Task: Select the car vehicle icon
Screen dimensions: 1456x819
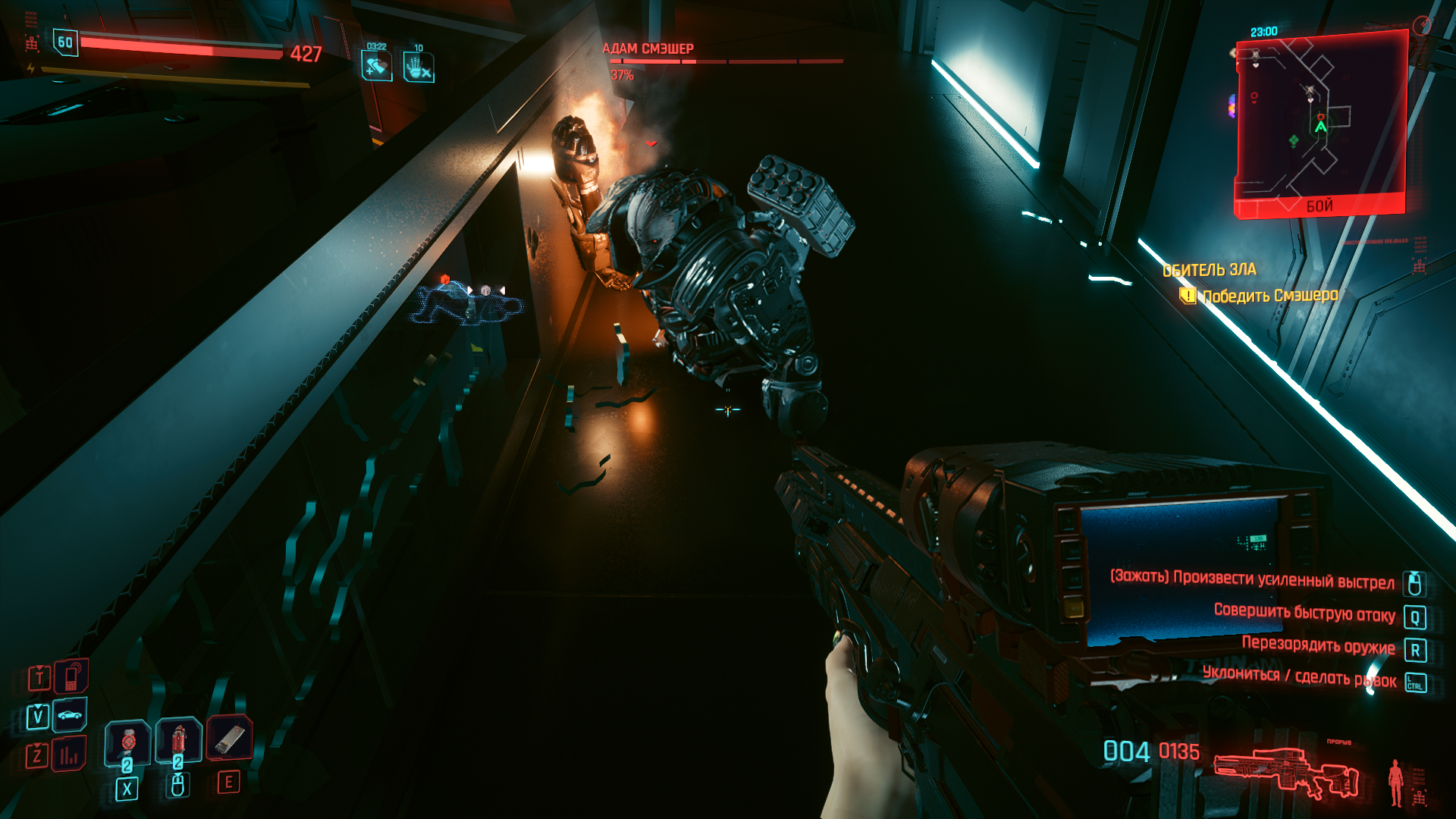Action: coord(70,715)
